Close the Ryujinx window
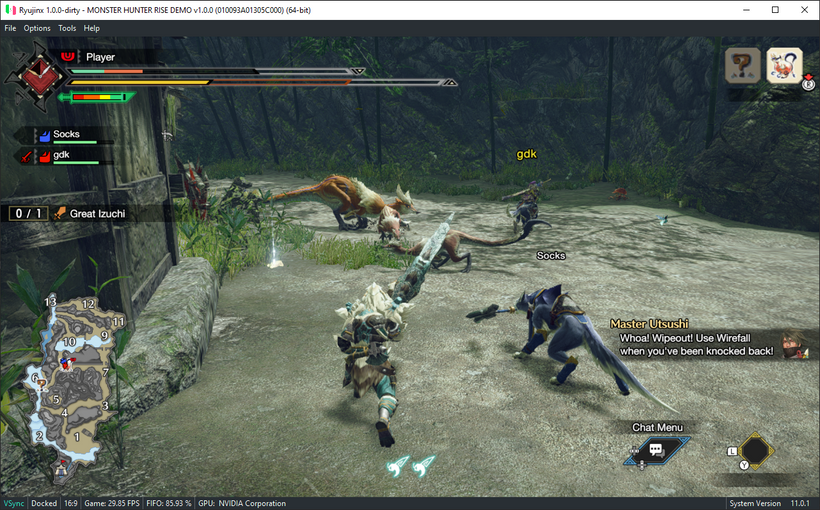820x510 pixels. [803, 9]
